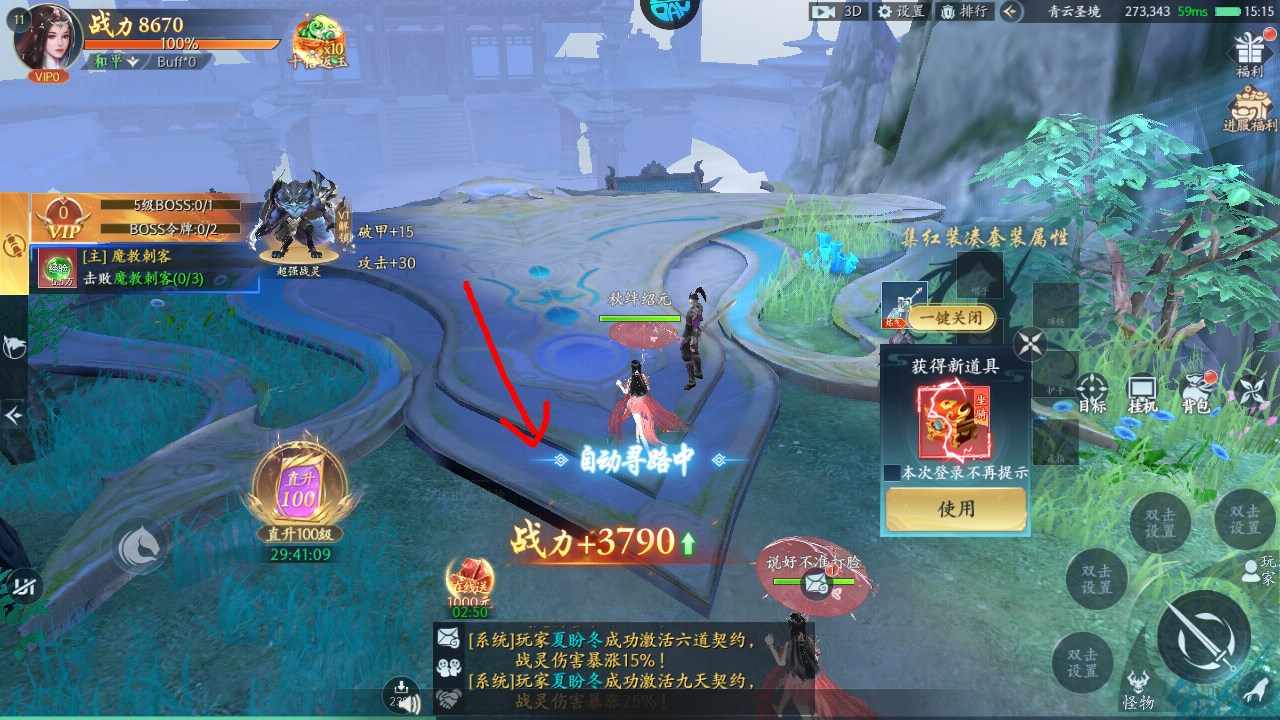Open the 进服福利 rewards

point(1250,109)
